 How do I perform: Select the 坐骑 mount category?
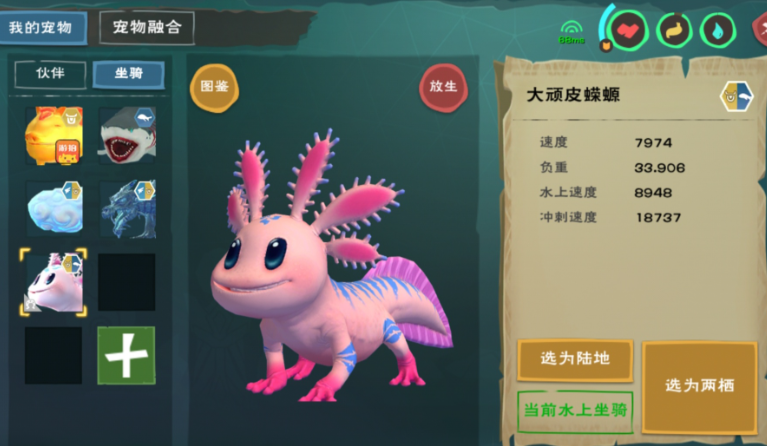click(x=128, y=74)
